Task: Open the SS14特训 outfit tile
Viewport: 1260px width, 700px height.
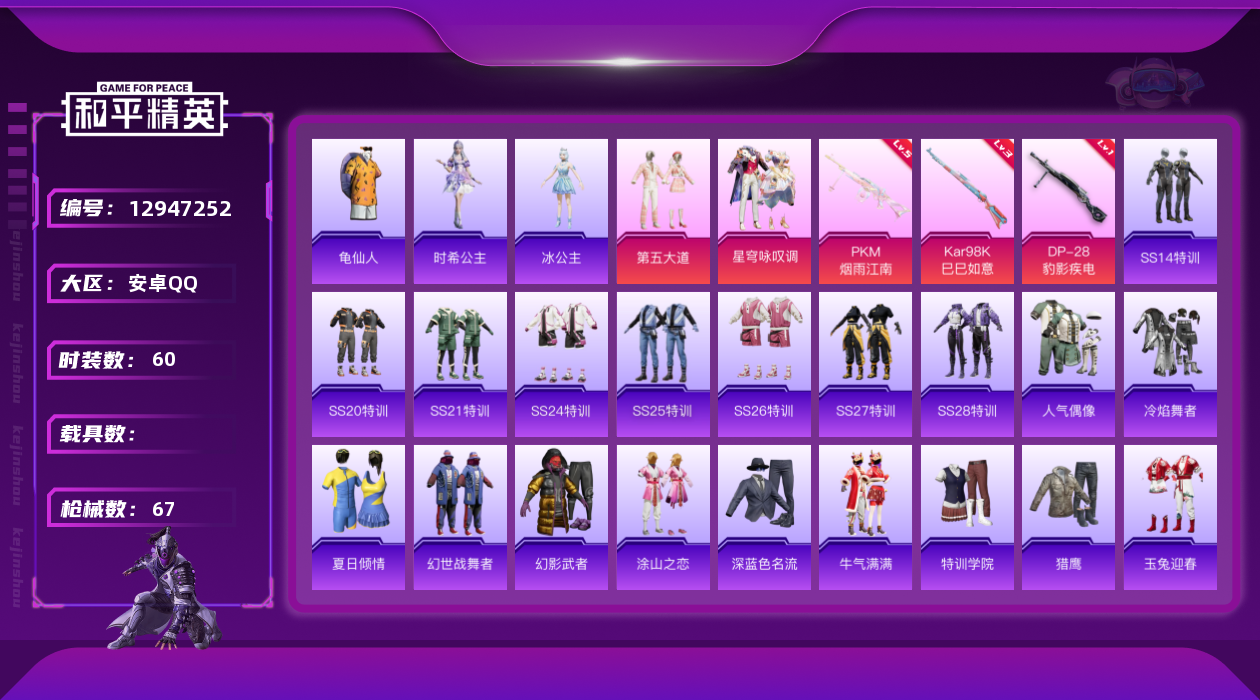Action: pyautogui.click(x=1170, y=210)
